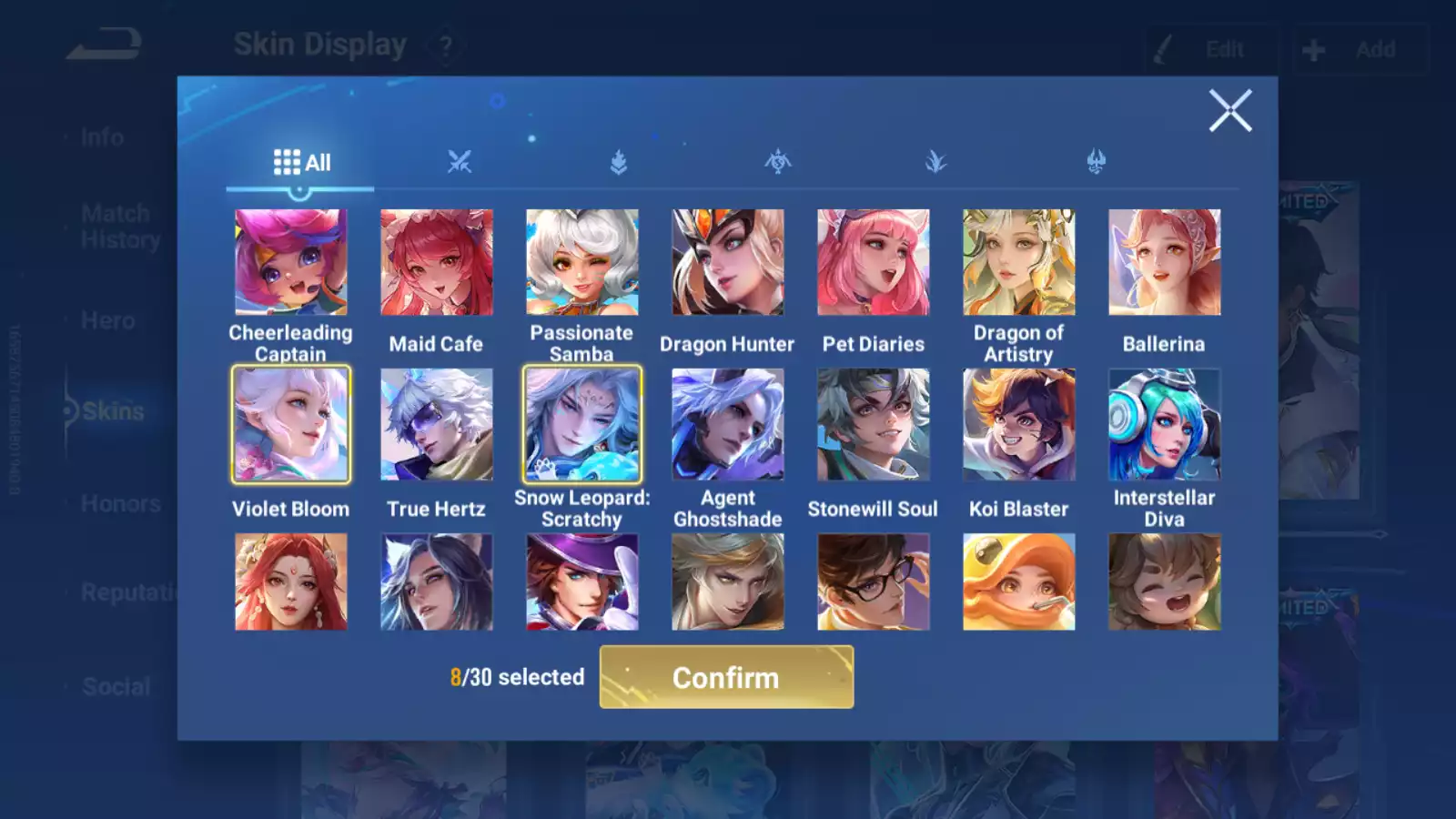Choose the Pet Diaries skin
Image resolution: width=1456 pixels, height=819 pixels.
873,263
